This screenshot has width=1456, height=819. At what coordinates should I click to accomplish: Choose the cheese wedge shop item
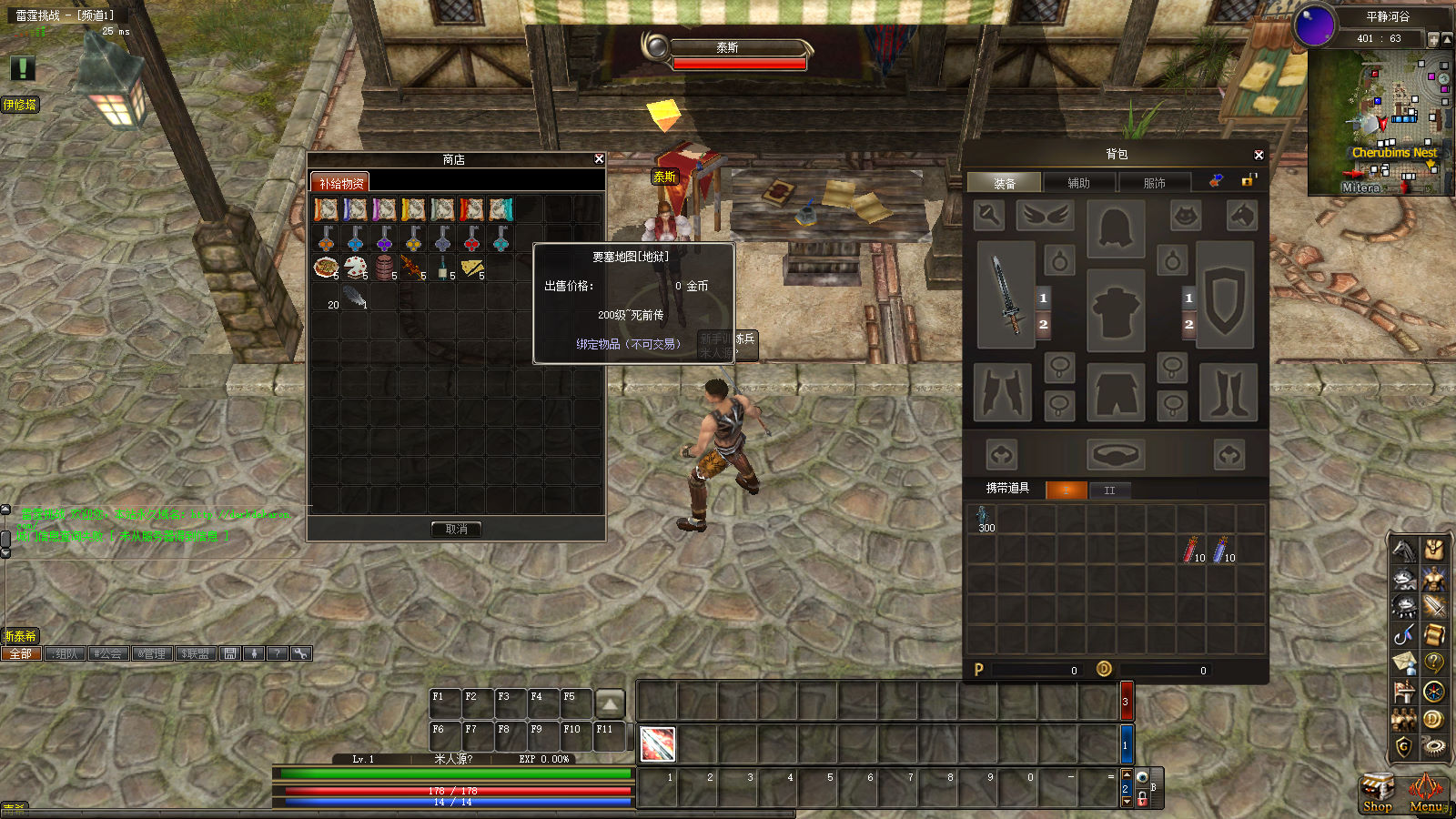pos(471,267)
